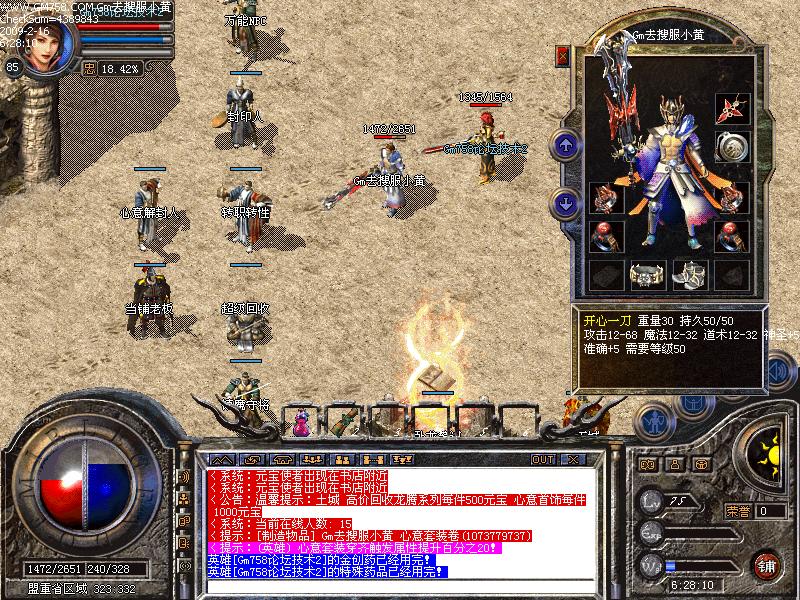
Task: Click the sun day-night indicator
Action: 769,452
